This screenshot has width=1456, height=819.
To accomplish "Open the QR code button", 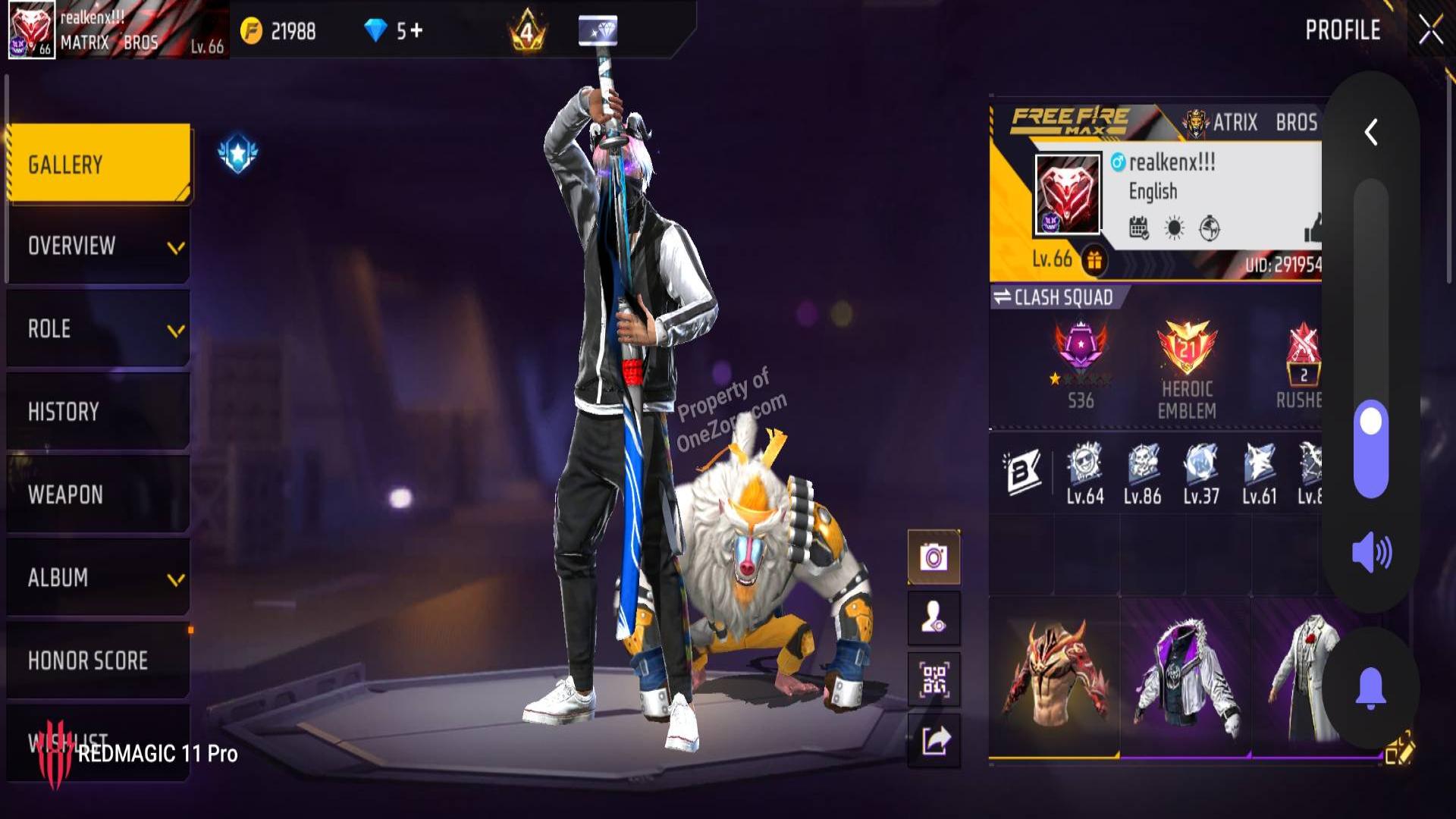I will coord(934,679).
